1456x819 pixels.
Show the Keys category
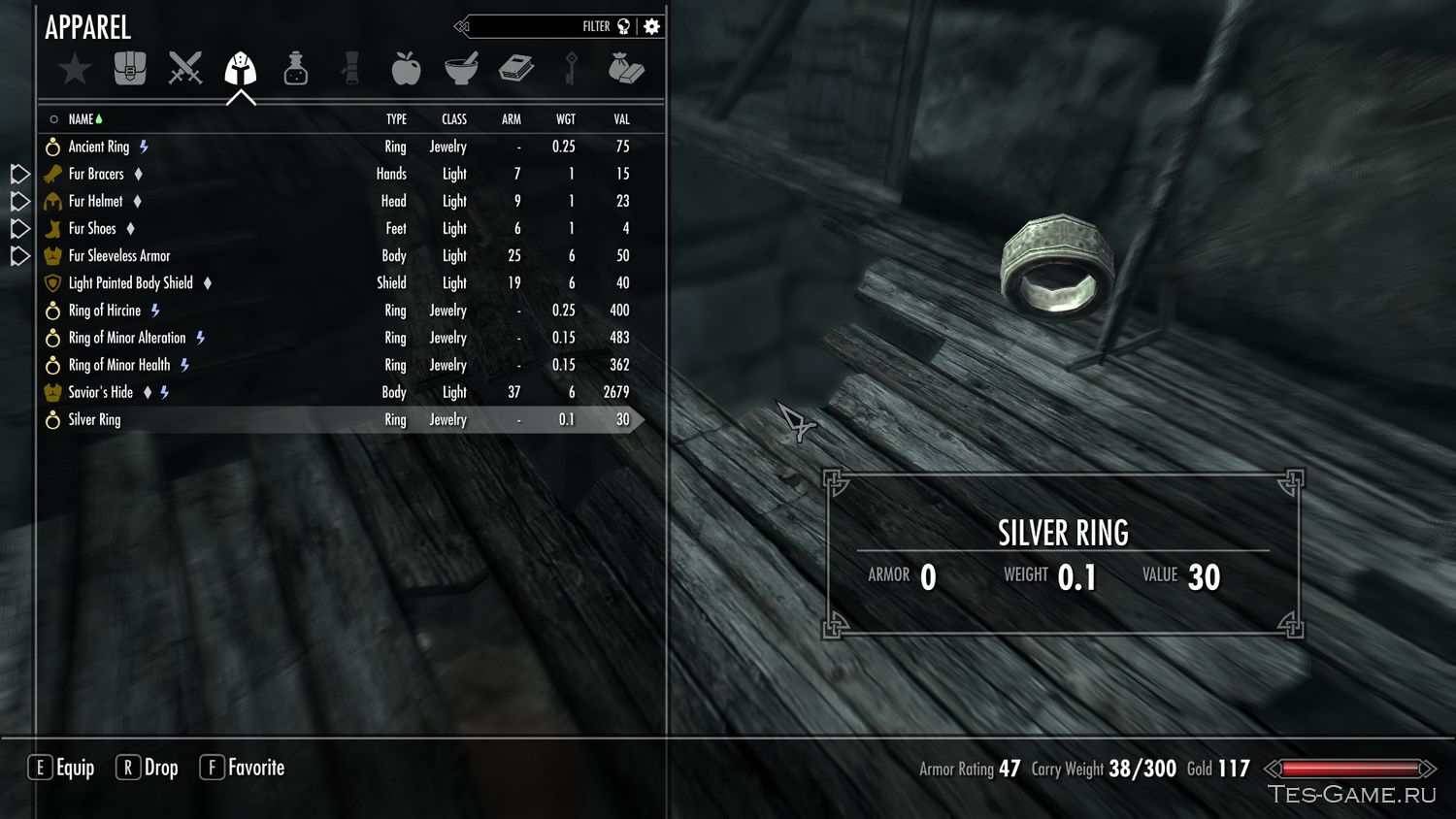coord(571,69)
